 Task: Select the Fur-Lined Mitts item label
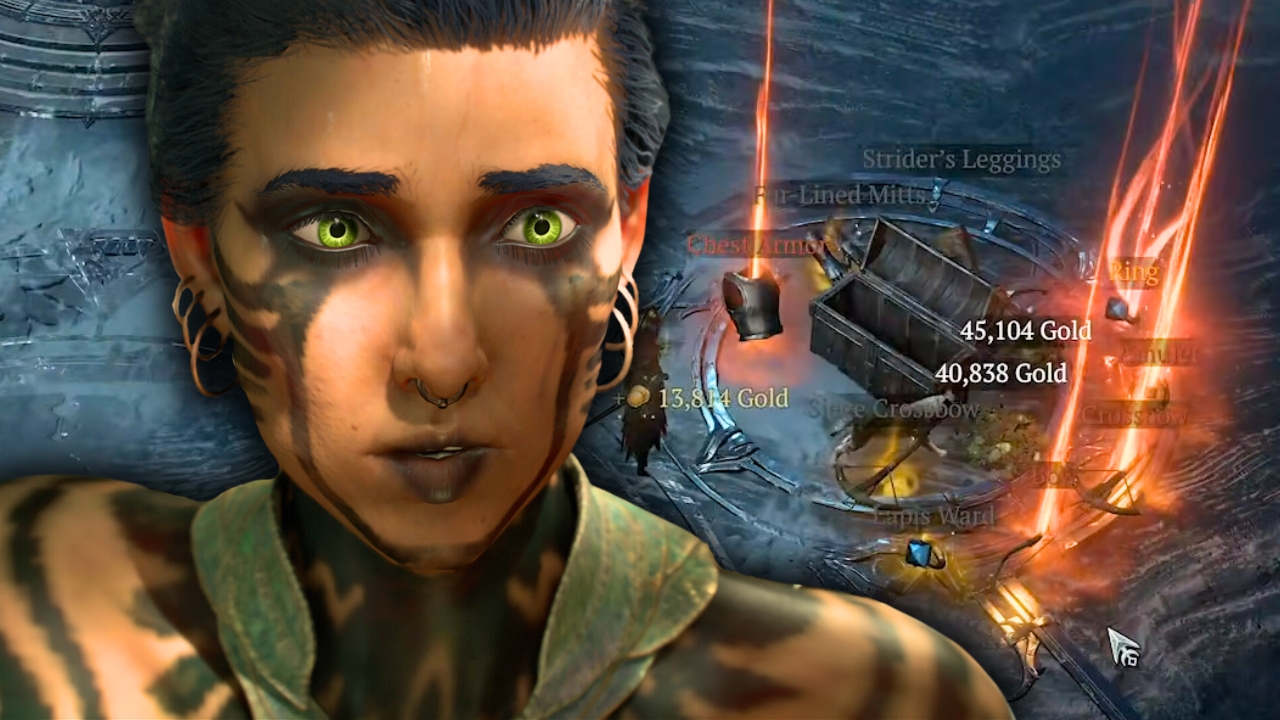coord(839,194)
